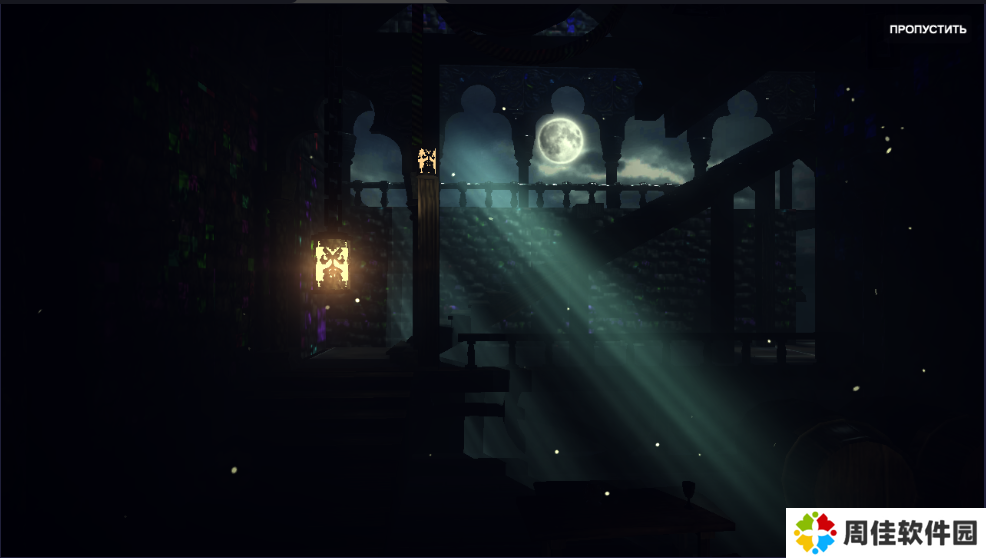Skip the cutscene with ПРОПУСТИТЬ

pos(927,30)
